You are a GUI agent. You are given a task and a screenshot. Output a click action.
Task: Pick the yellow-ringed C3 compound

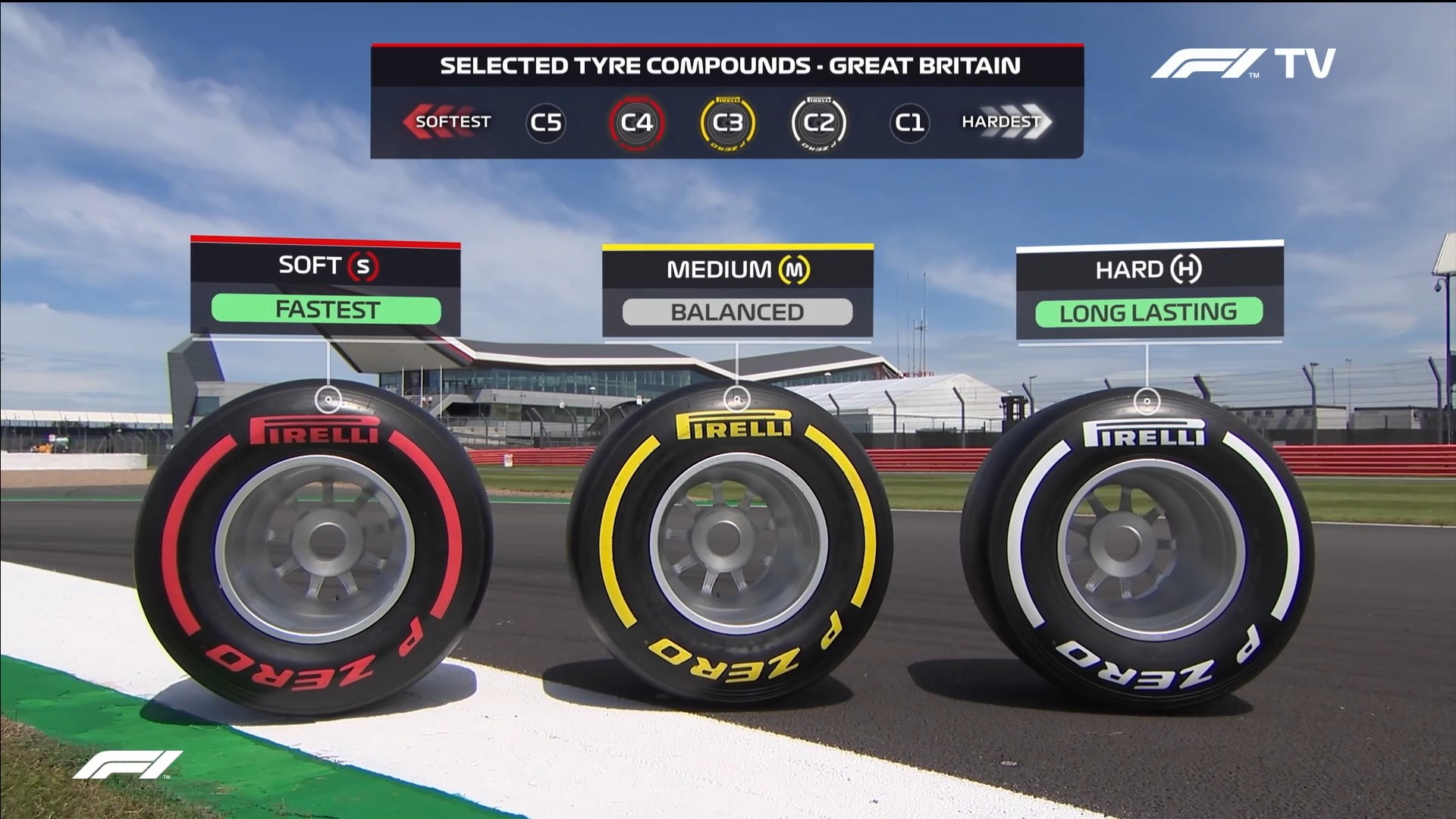click(x=727, y=122)
